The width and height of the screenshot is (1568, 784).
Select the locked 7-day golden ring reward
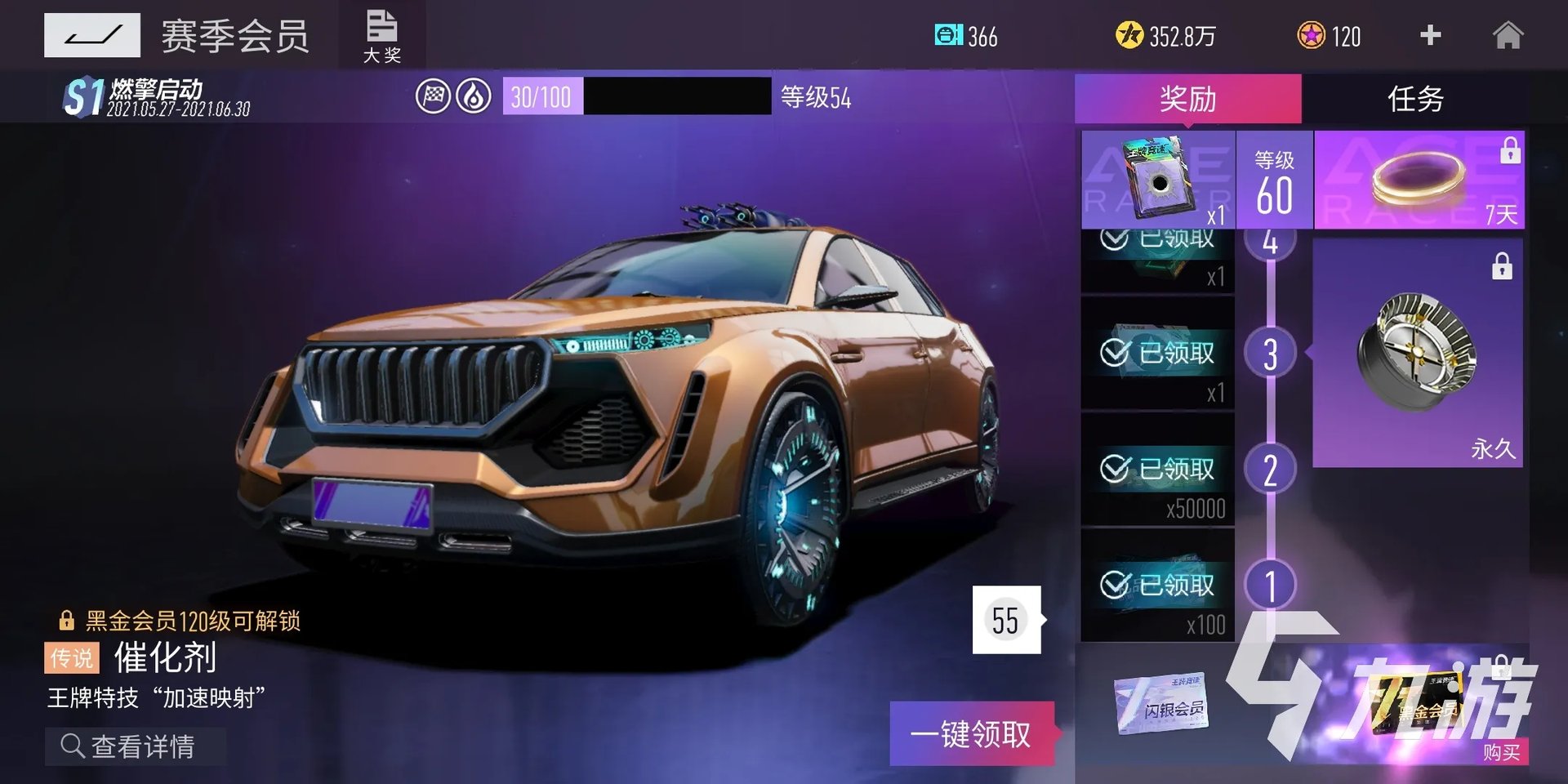point(1419,180)
